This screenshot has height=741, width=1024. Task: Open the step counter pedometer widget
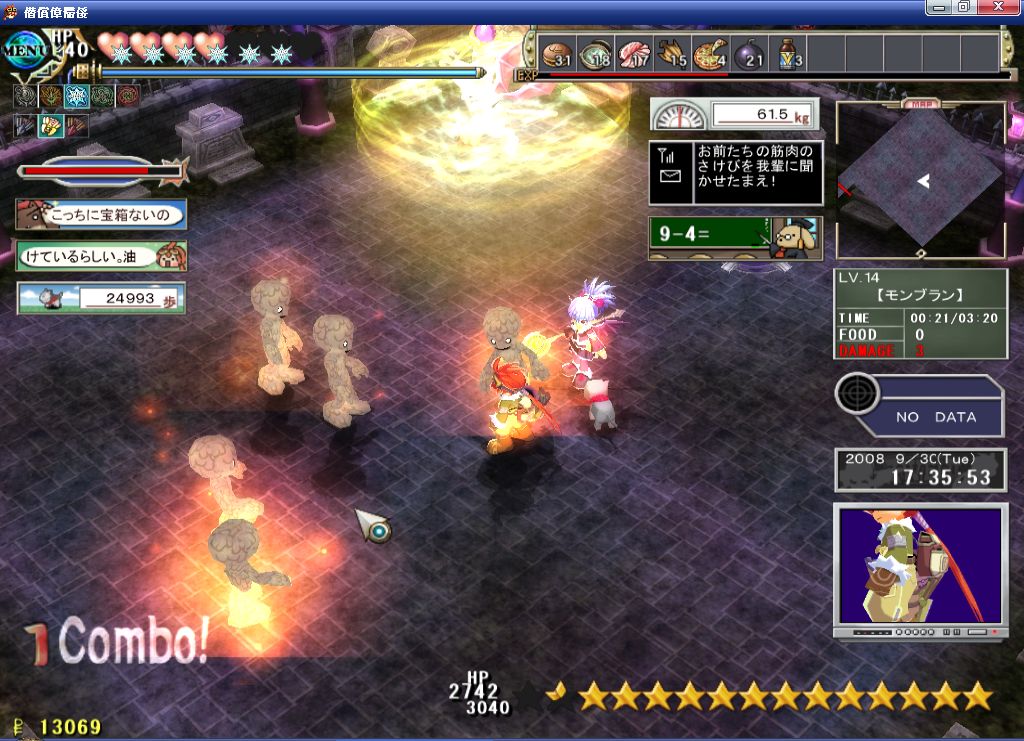tap(101, 298)
